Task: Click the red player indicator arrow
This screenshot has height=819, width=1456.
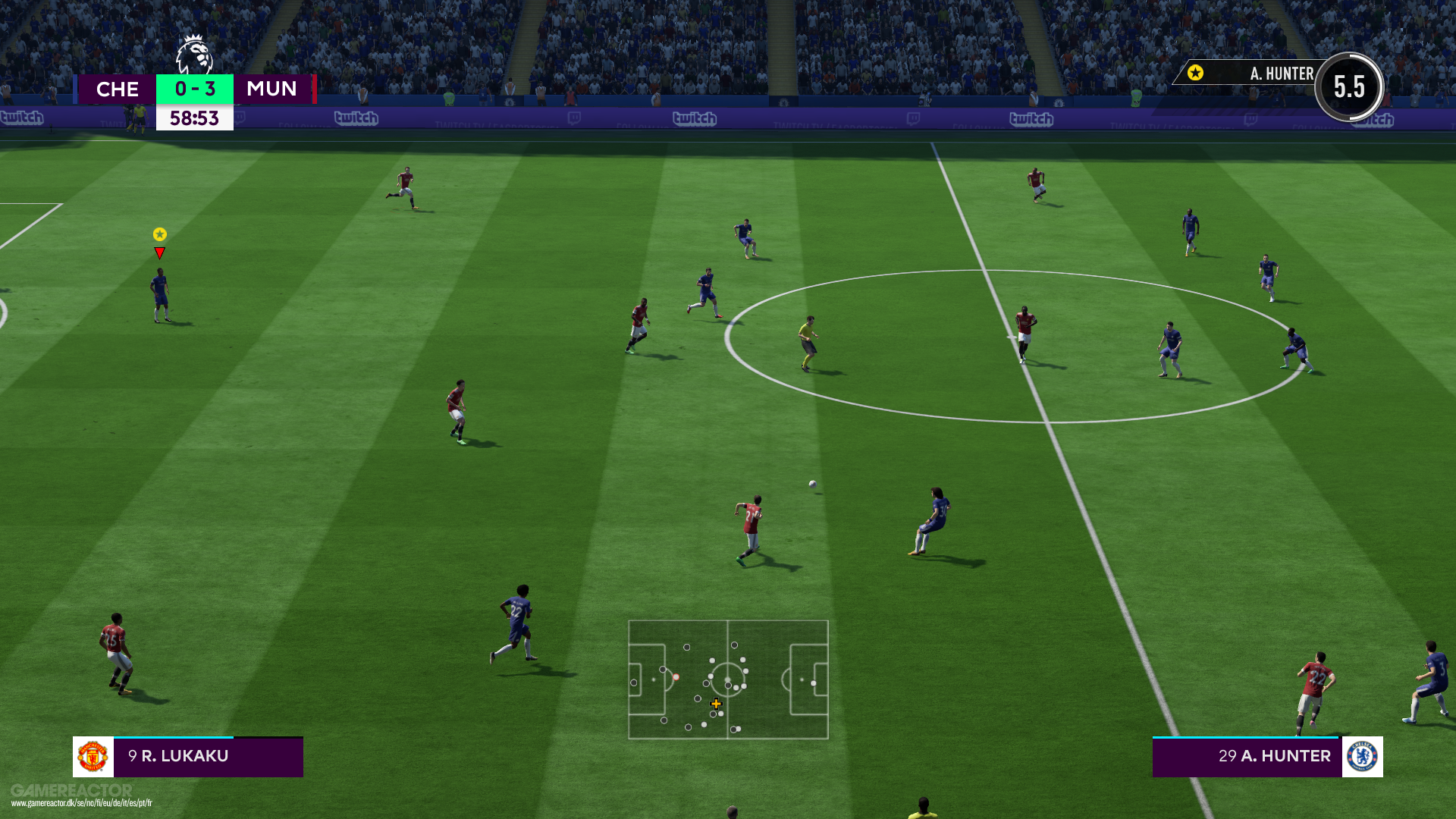Action: 159,253
